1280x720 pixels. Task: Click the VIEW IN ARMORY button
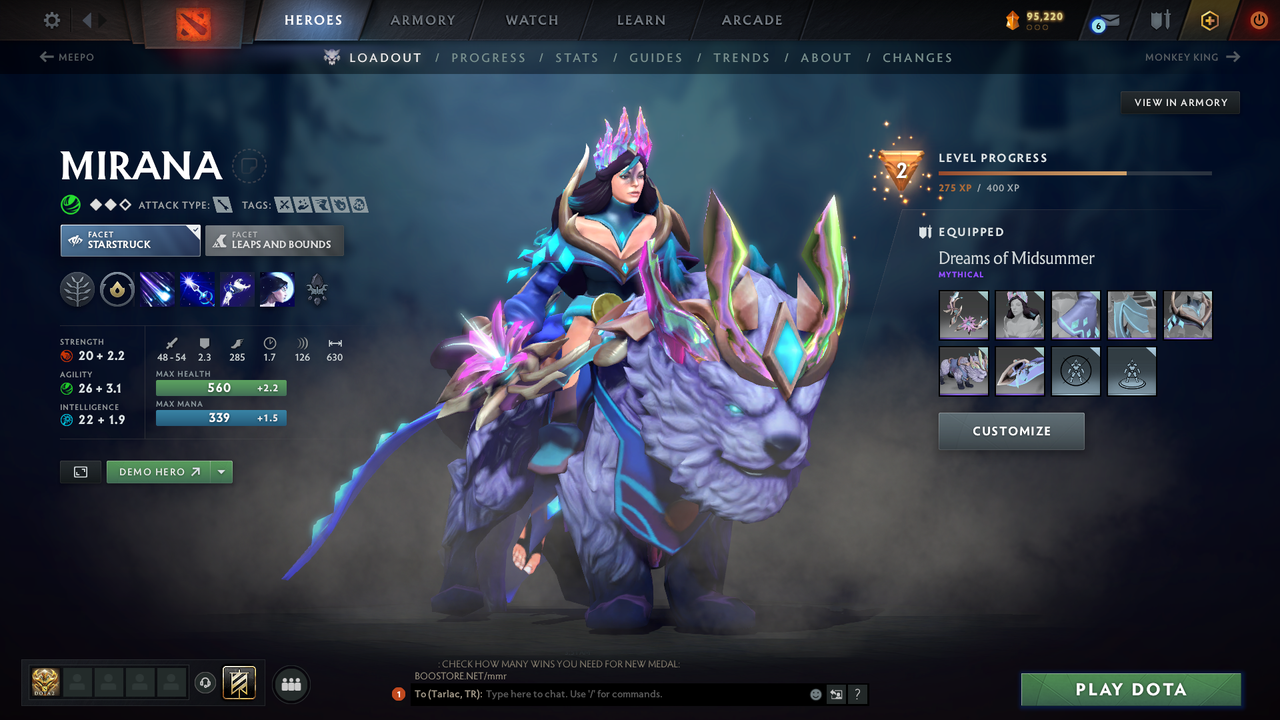(x=1179, y=102)
